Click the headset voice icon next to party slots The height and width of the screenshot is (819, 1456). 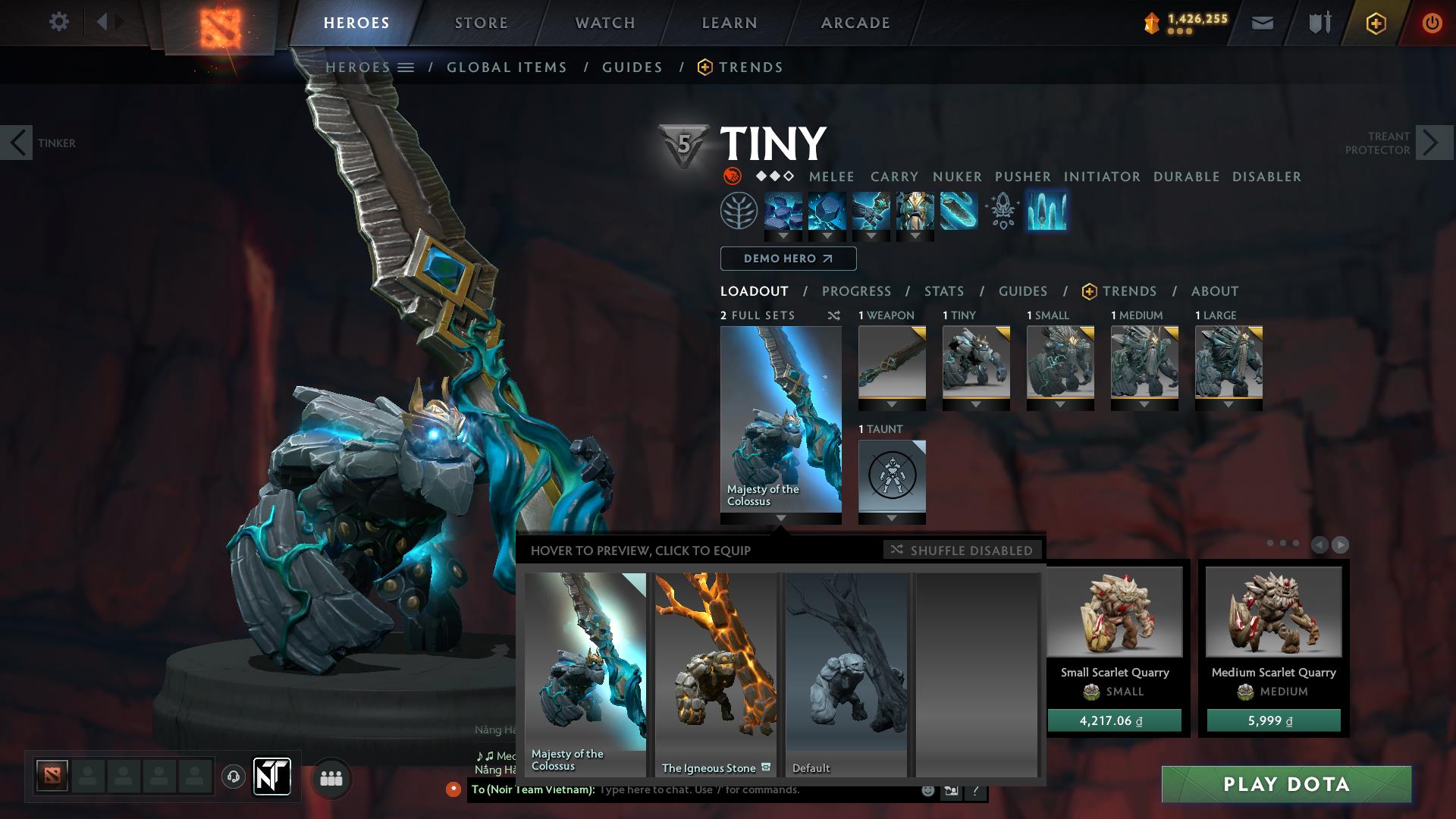pos(233,777)
